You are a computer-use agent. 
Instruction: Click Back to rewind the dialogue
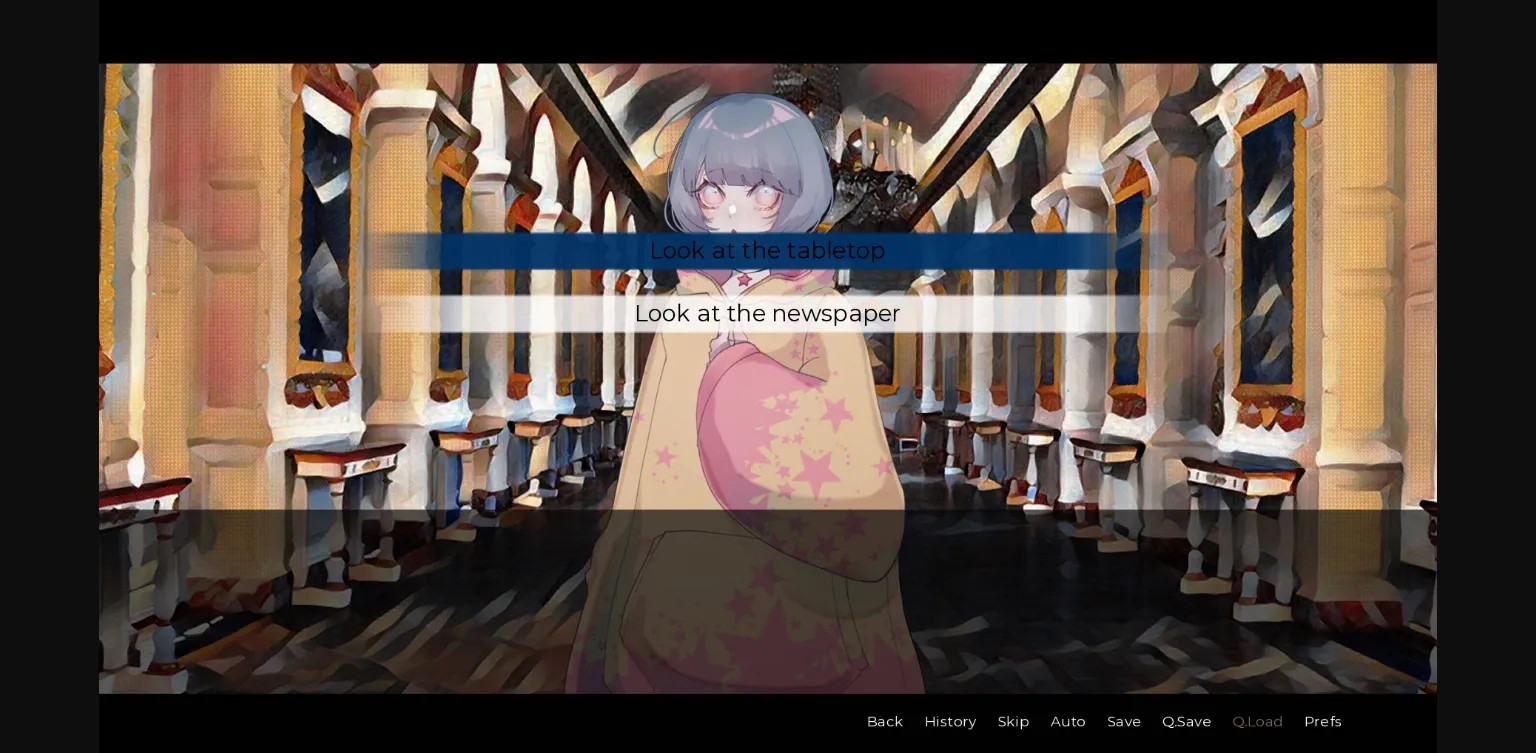[x=884, y=721]
